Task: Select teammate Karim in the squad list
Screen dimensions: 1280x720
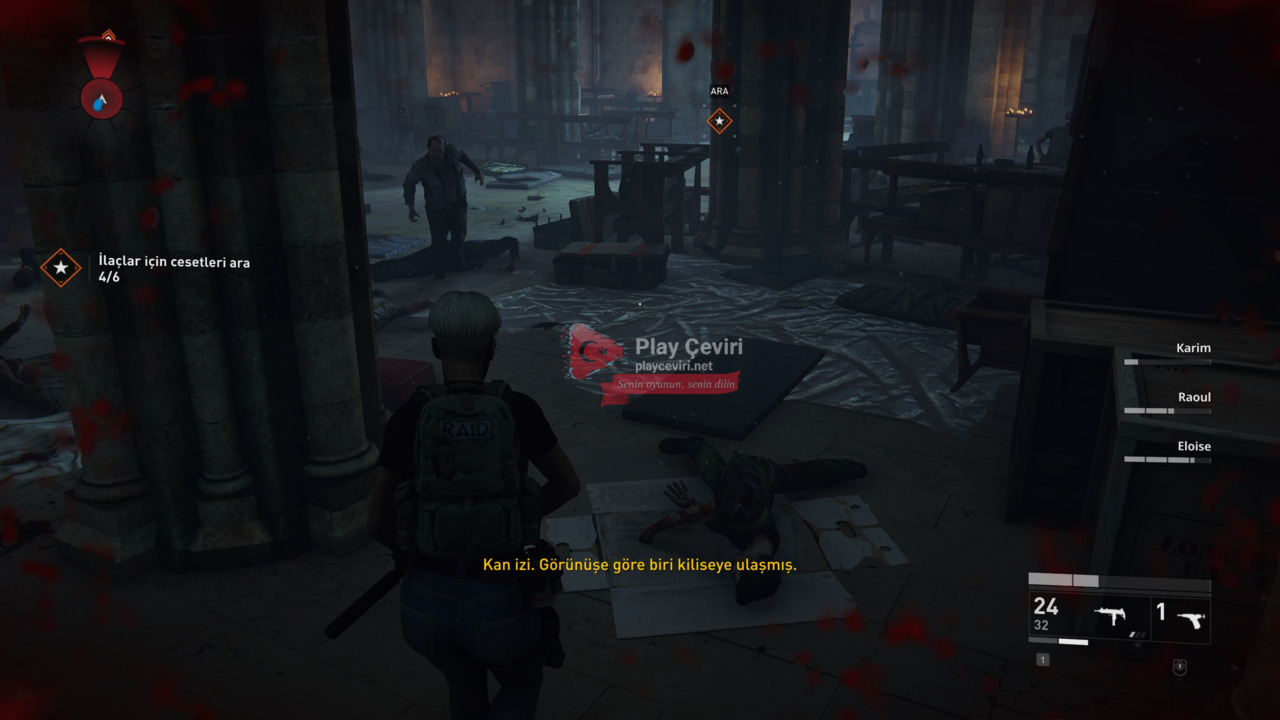Action: (x=1193, y=349)
